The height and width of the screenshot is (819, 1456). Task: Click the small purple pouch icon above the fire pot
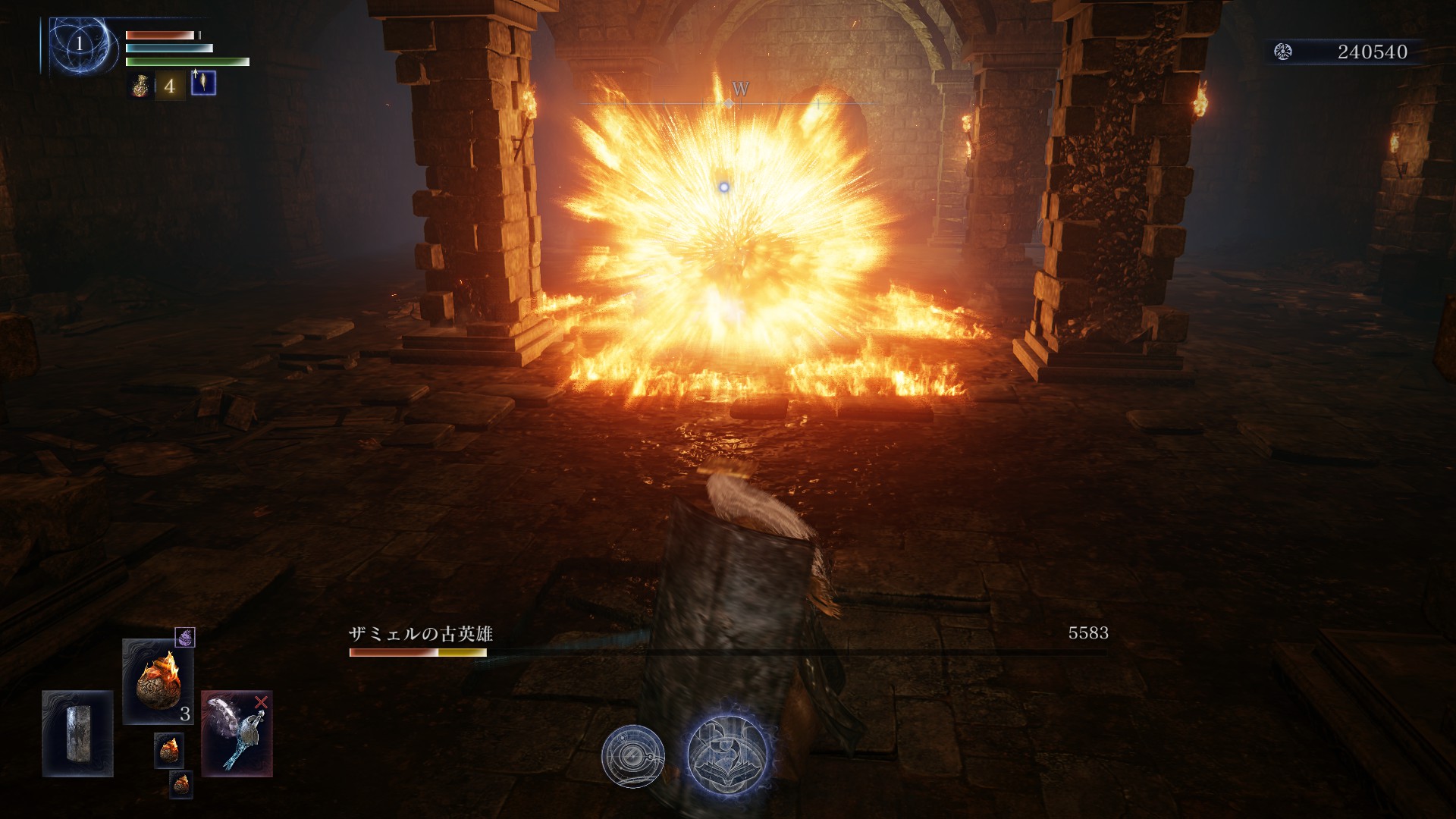click(x=185, y=638)
